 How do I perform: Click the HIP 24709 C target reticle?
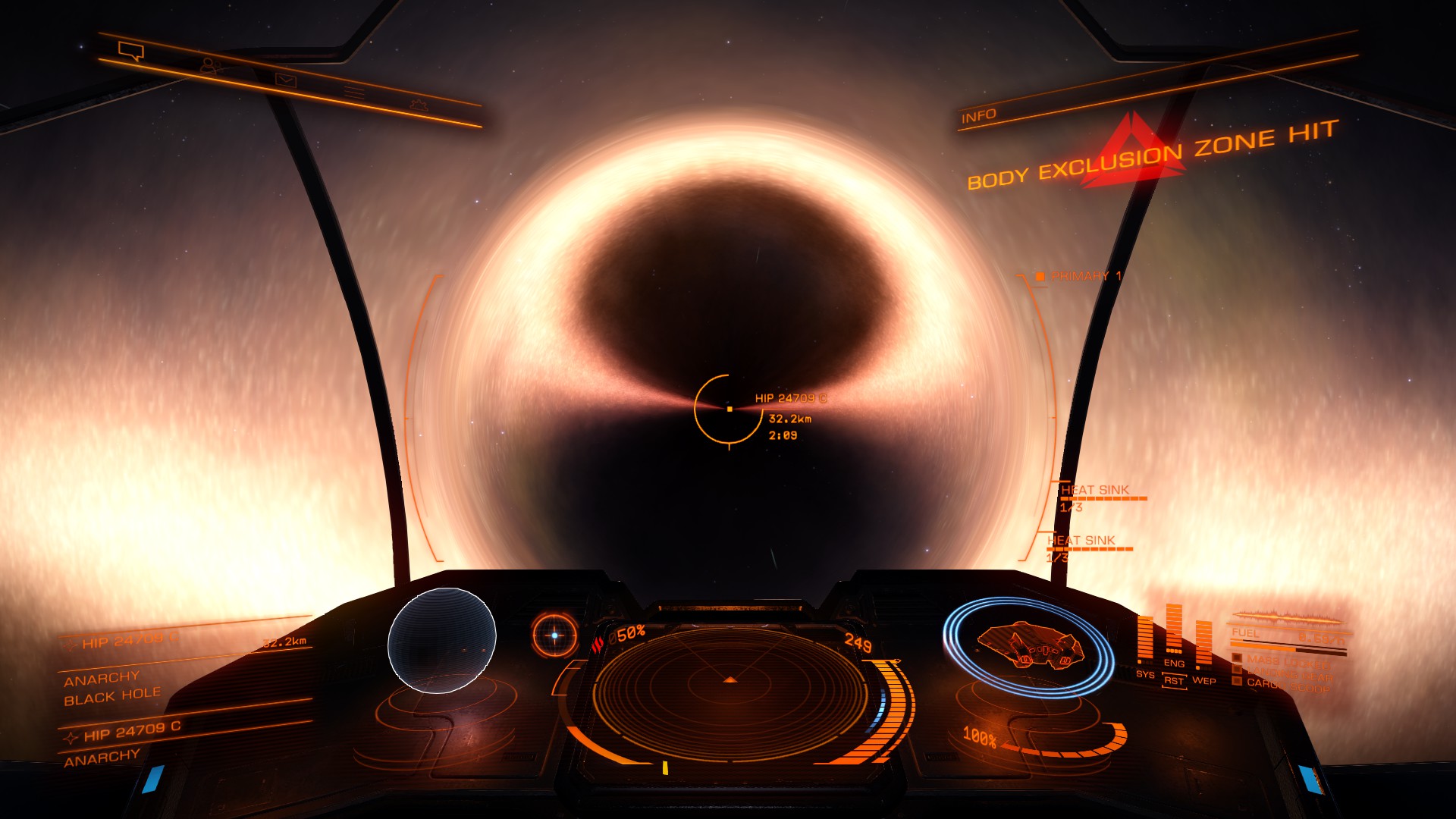coord(729,409)
